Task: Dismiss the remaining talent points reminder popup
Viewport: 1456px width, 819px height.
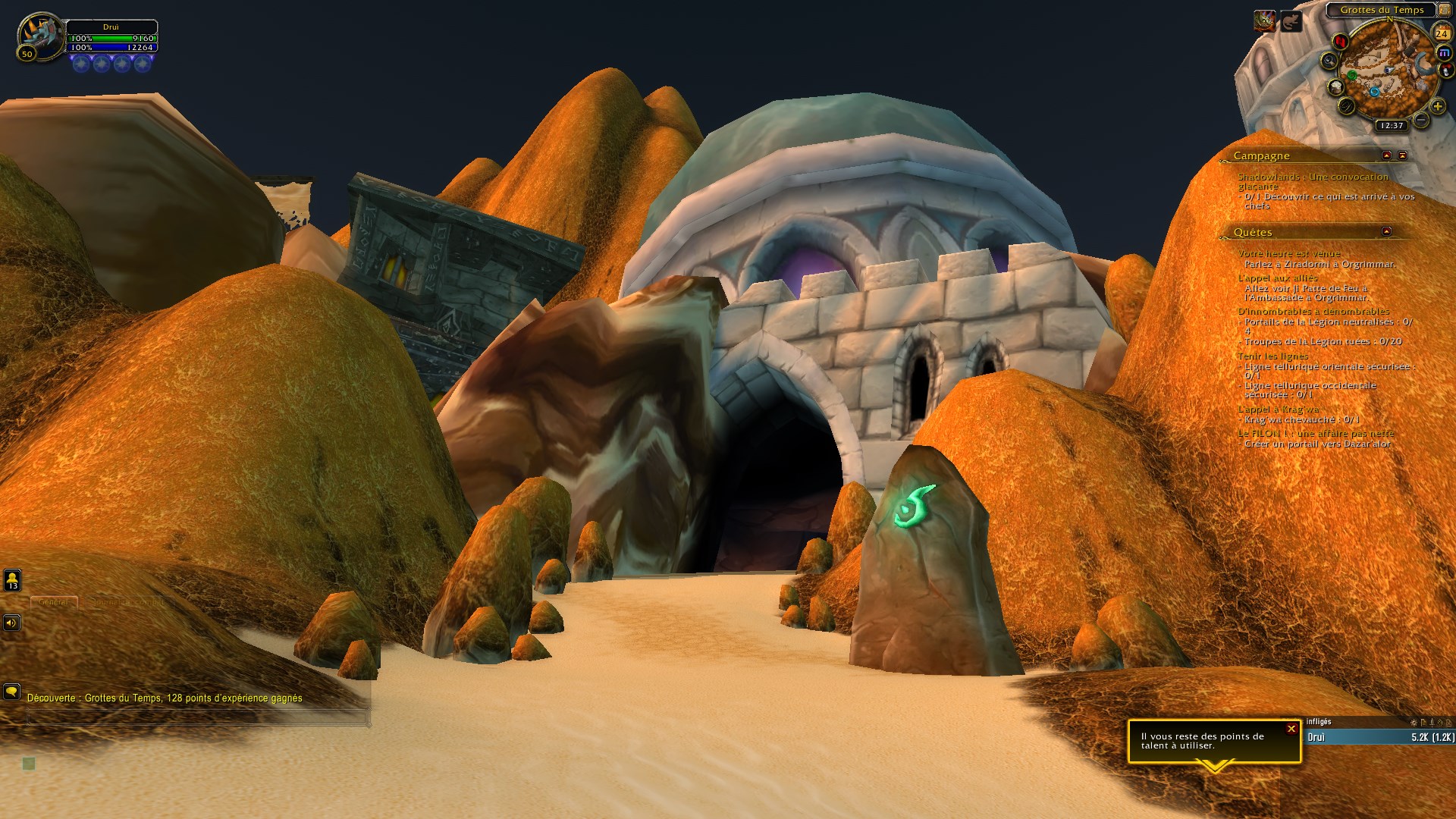Action: tap(1291, 728)
